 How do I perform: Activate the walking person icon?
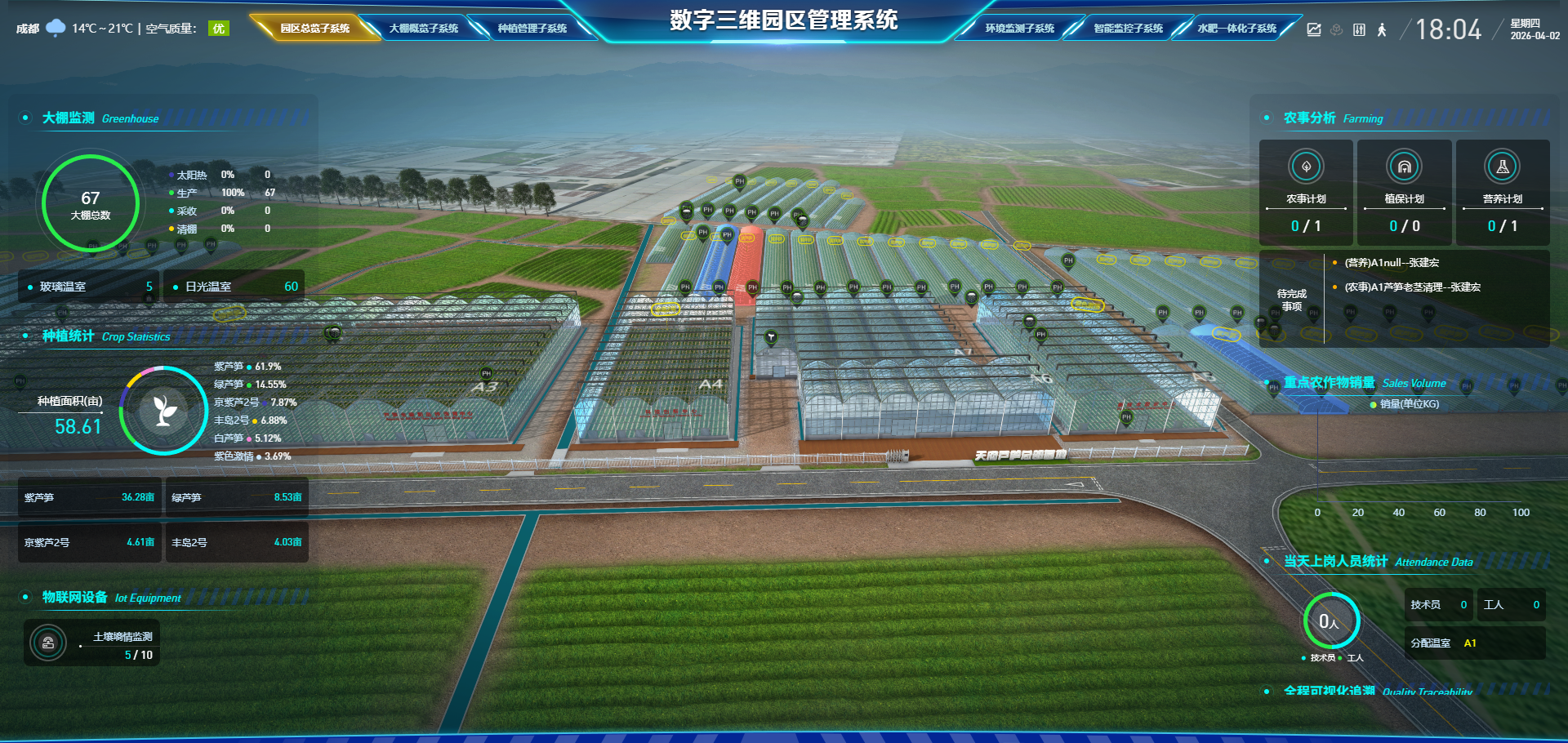pos(1382,30)
